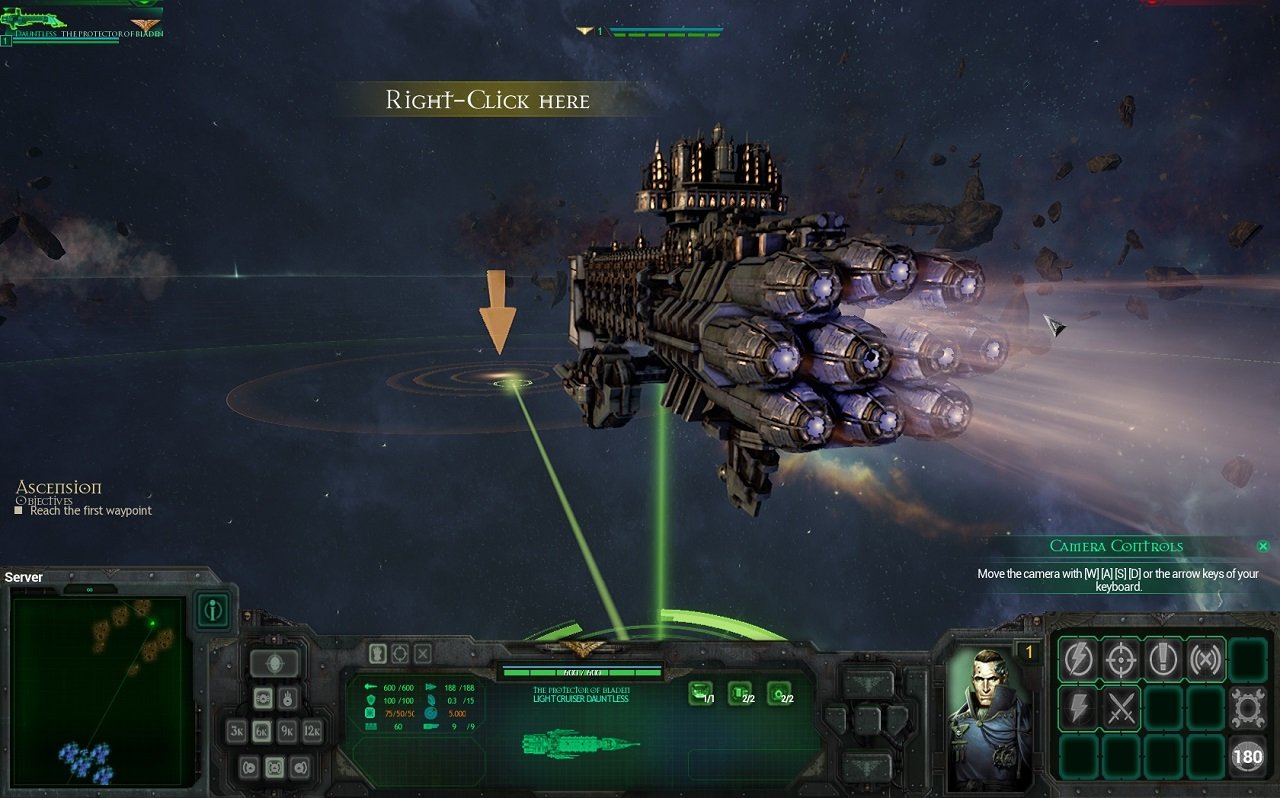Screen dimensions: 1280x798
Task: Select the targeting reticle ability
Action: click(1122, 658)
